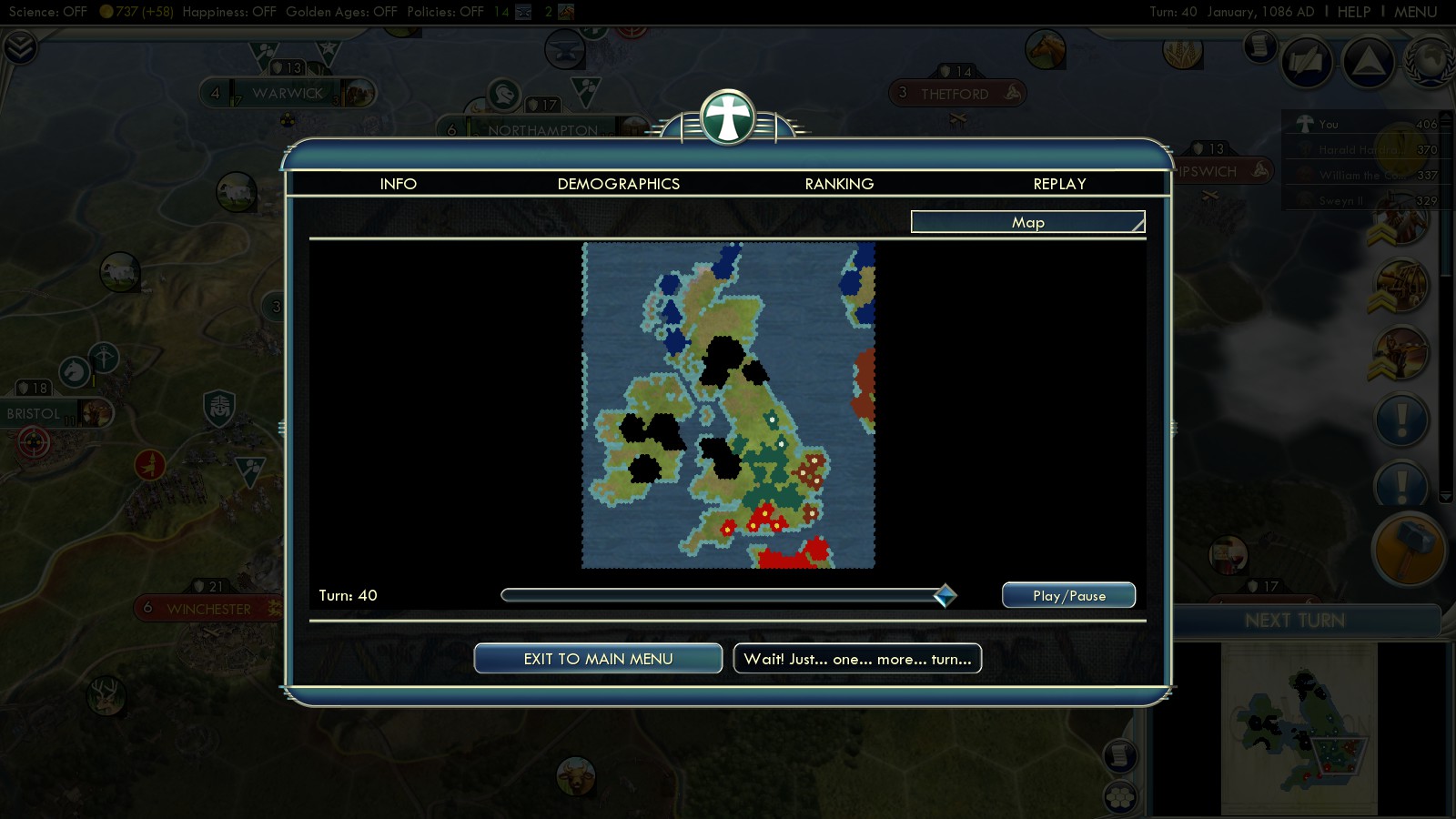Open the Help link in top bar

[x=1353, y=12]
